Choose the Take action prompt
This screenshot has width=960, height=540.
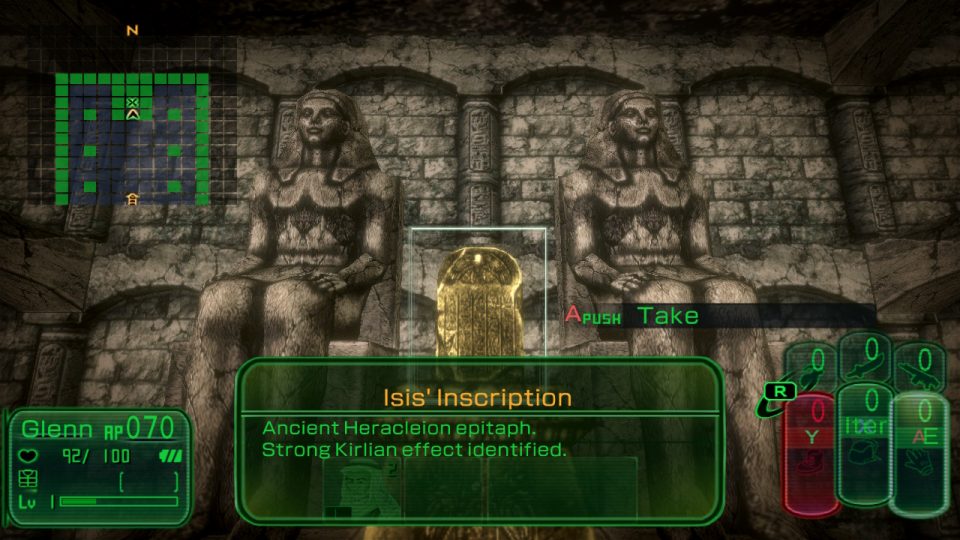(x=668, y=316)
